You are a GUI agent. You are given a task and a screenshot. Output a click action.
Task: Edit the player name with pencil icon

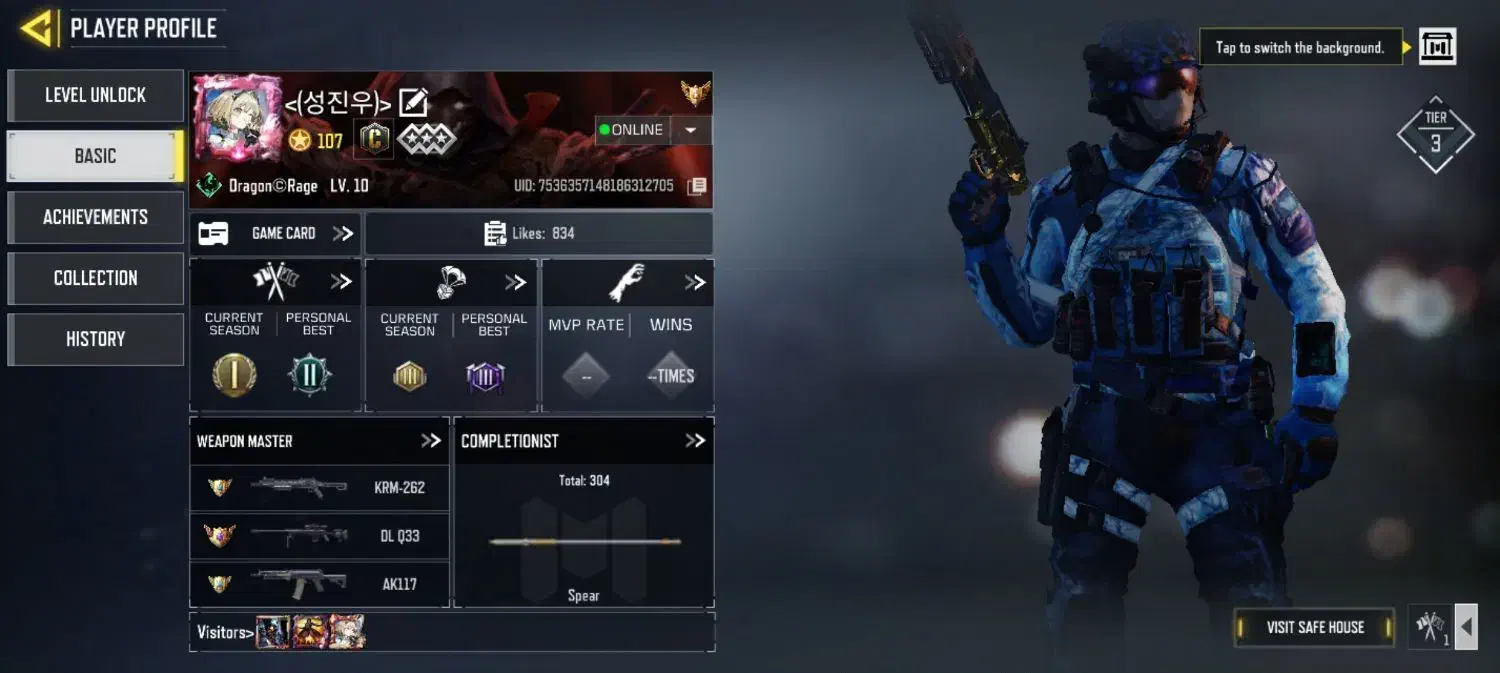(x=413, y=102)
